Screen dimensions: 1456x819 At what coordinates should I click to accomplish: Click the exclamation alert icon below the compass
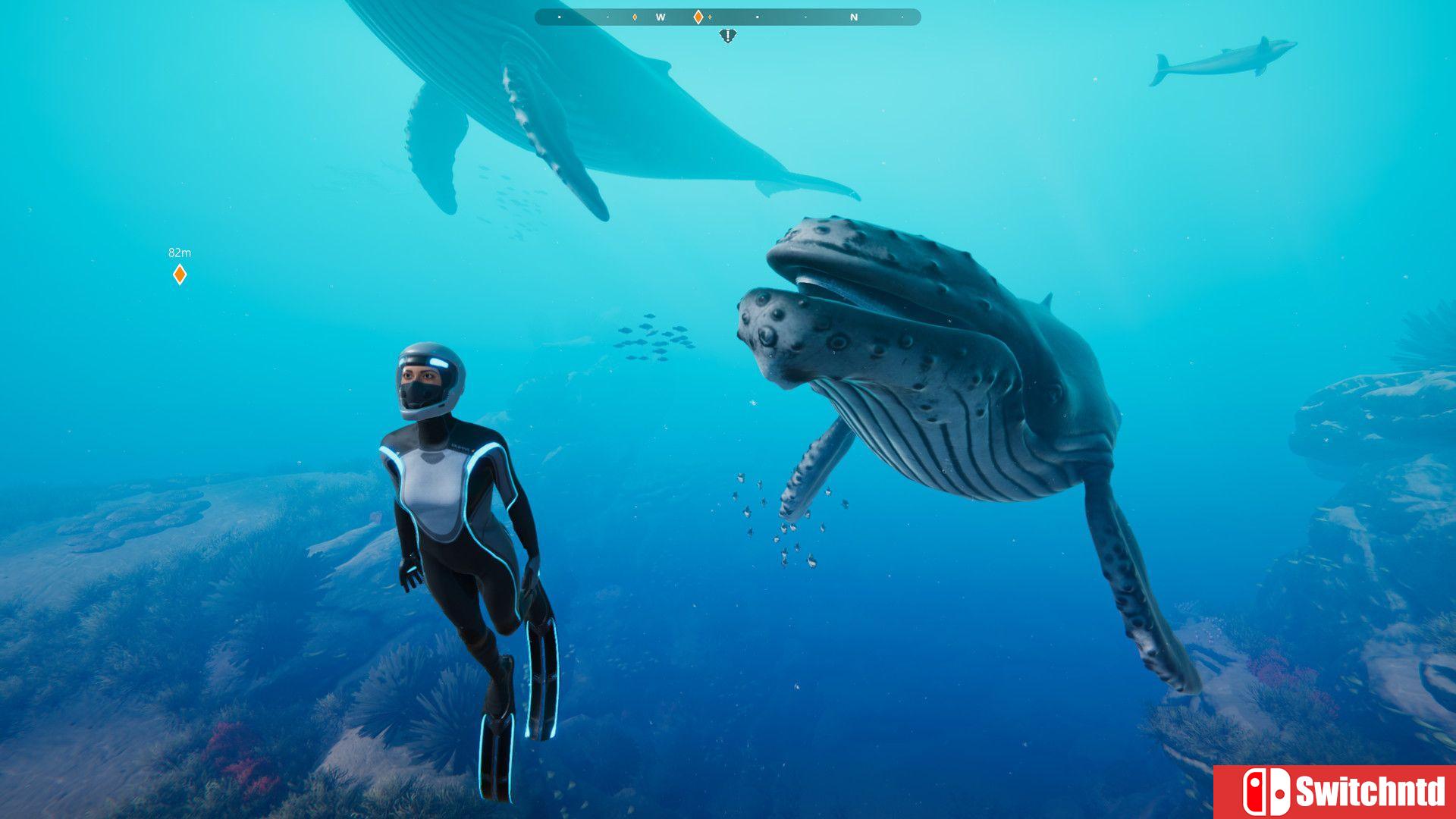point(727,35)
